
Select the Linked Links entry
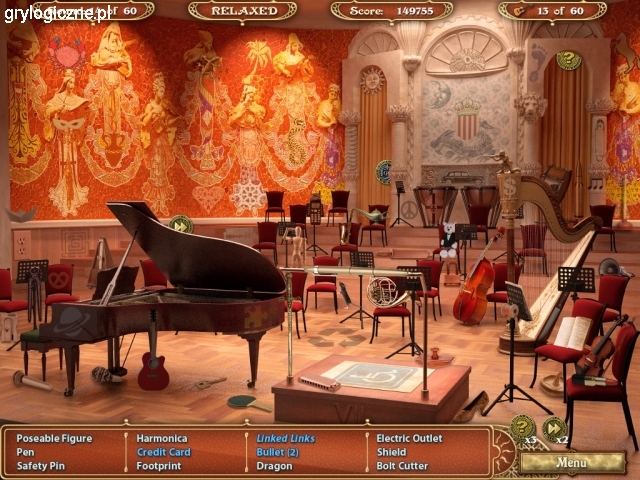click(286, 438)
